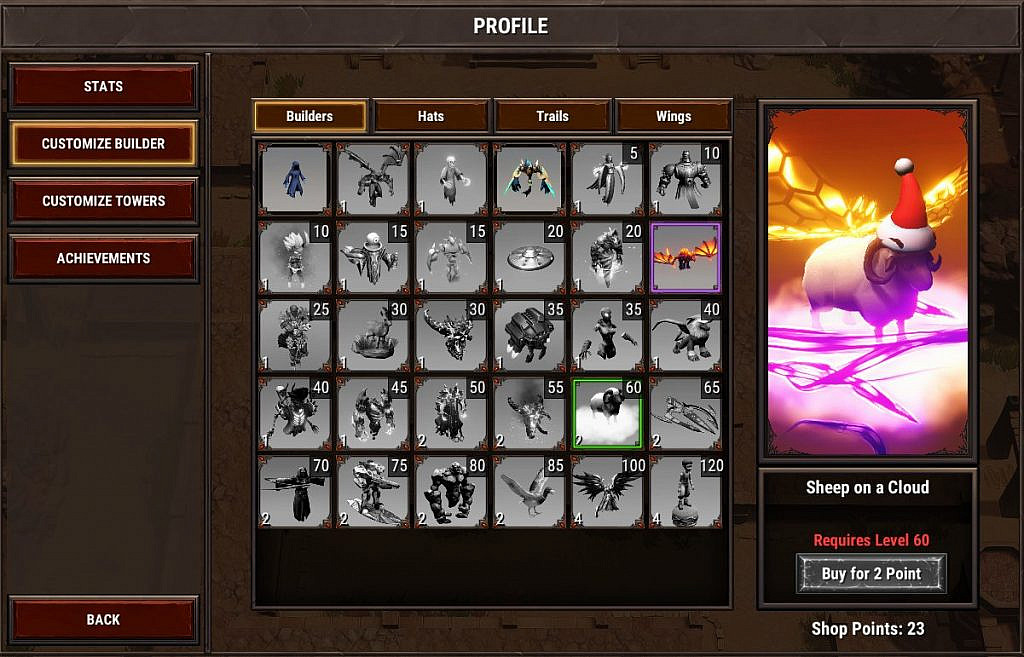
Task: Select the level 5 builder tile
Action: (x=607, y=179)
